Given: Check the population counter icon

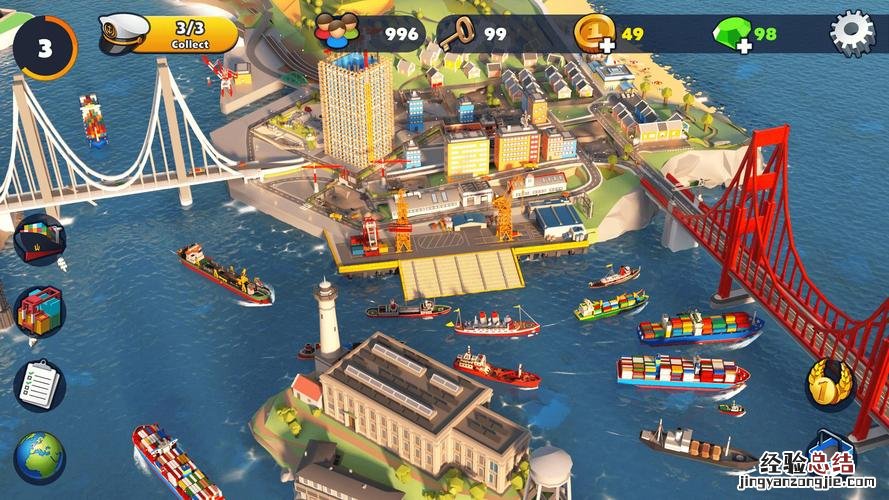Looking at the screenshot, I should pyautogui.click(x=337, y=33).
